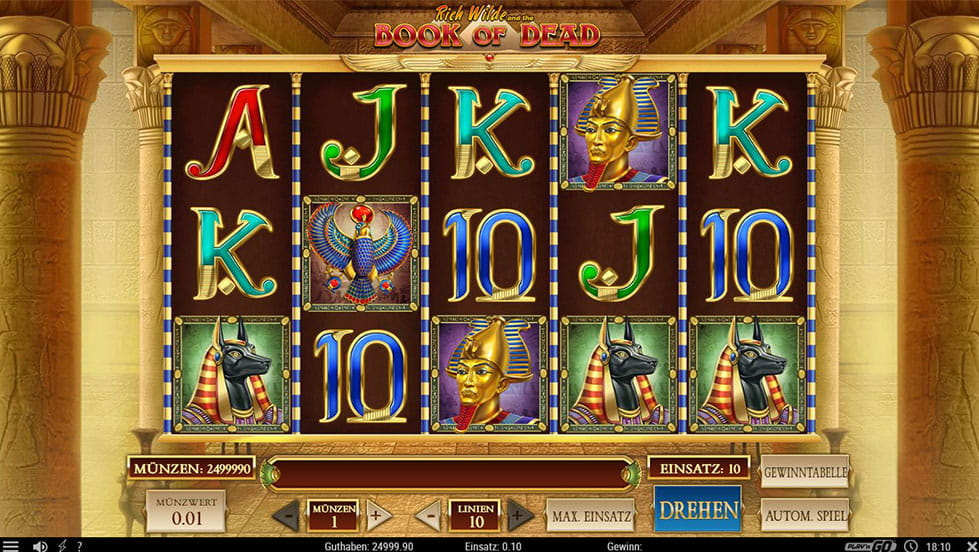Toggle the sound speaker icon
979x552 pixels.
[x=40, y=546]
